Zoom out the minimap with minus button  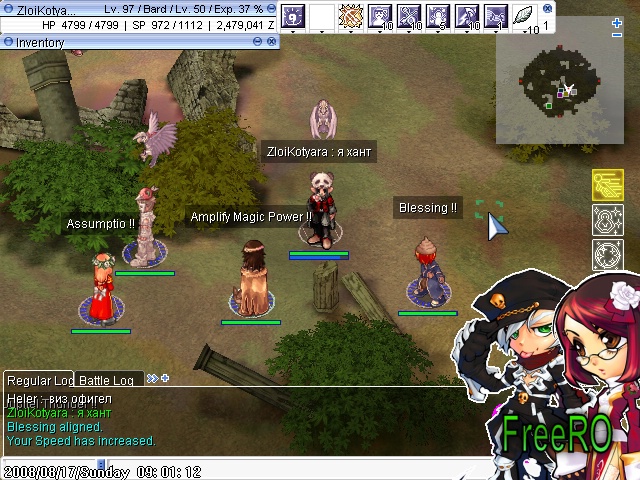[617, 37]
